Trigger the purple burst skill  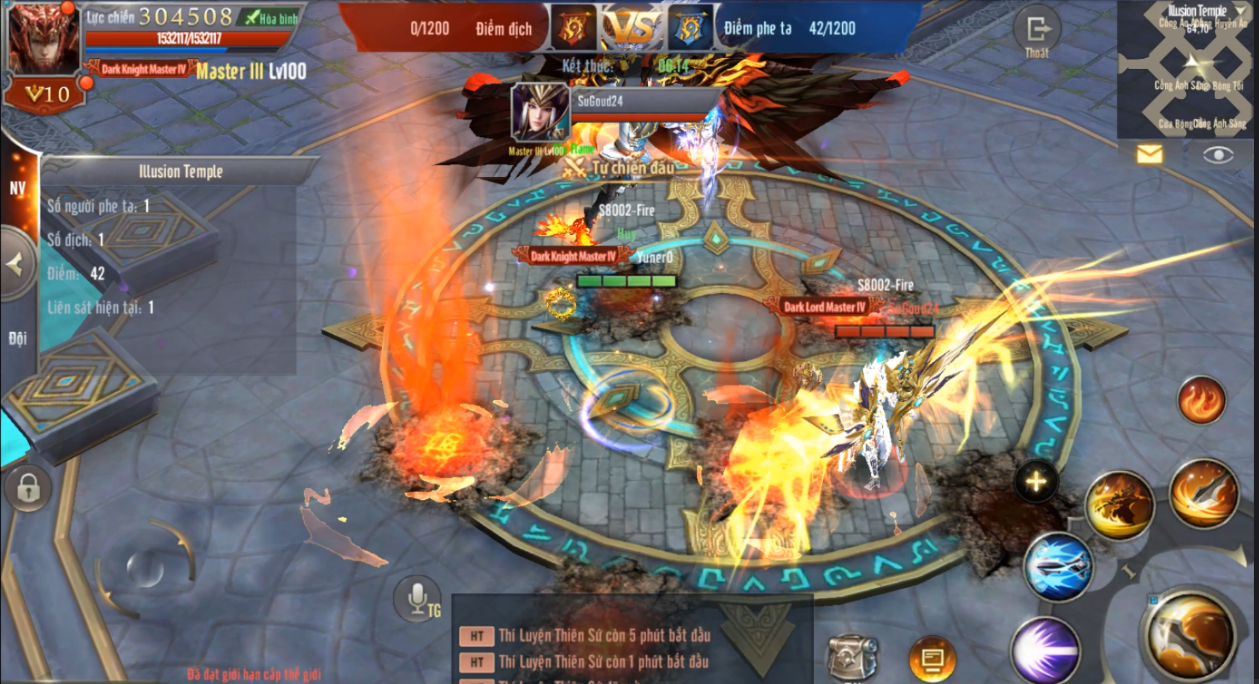pos(1045,650)
